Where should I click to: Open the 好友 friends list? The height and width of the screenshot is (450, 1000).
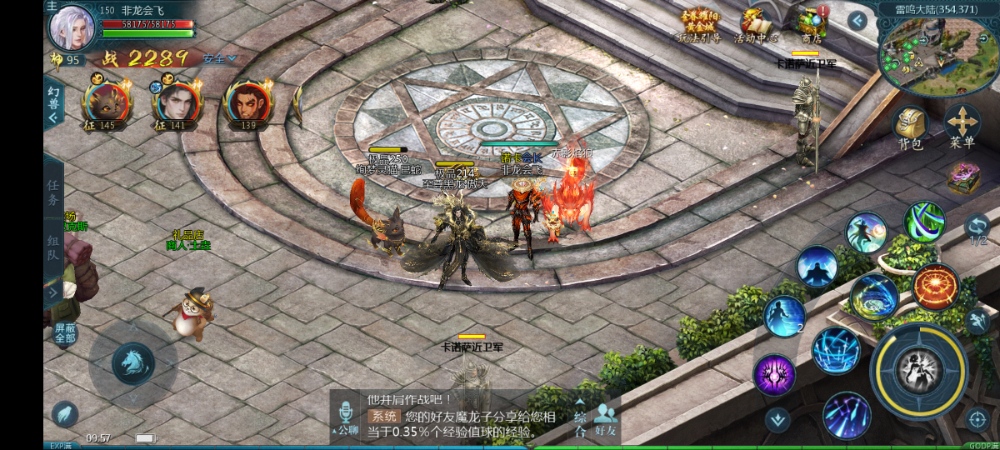(x=605, y=420)
